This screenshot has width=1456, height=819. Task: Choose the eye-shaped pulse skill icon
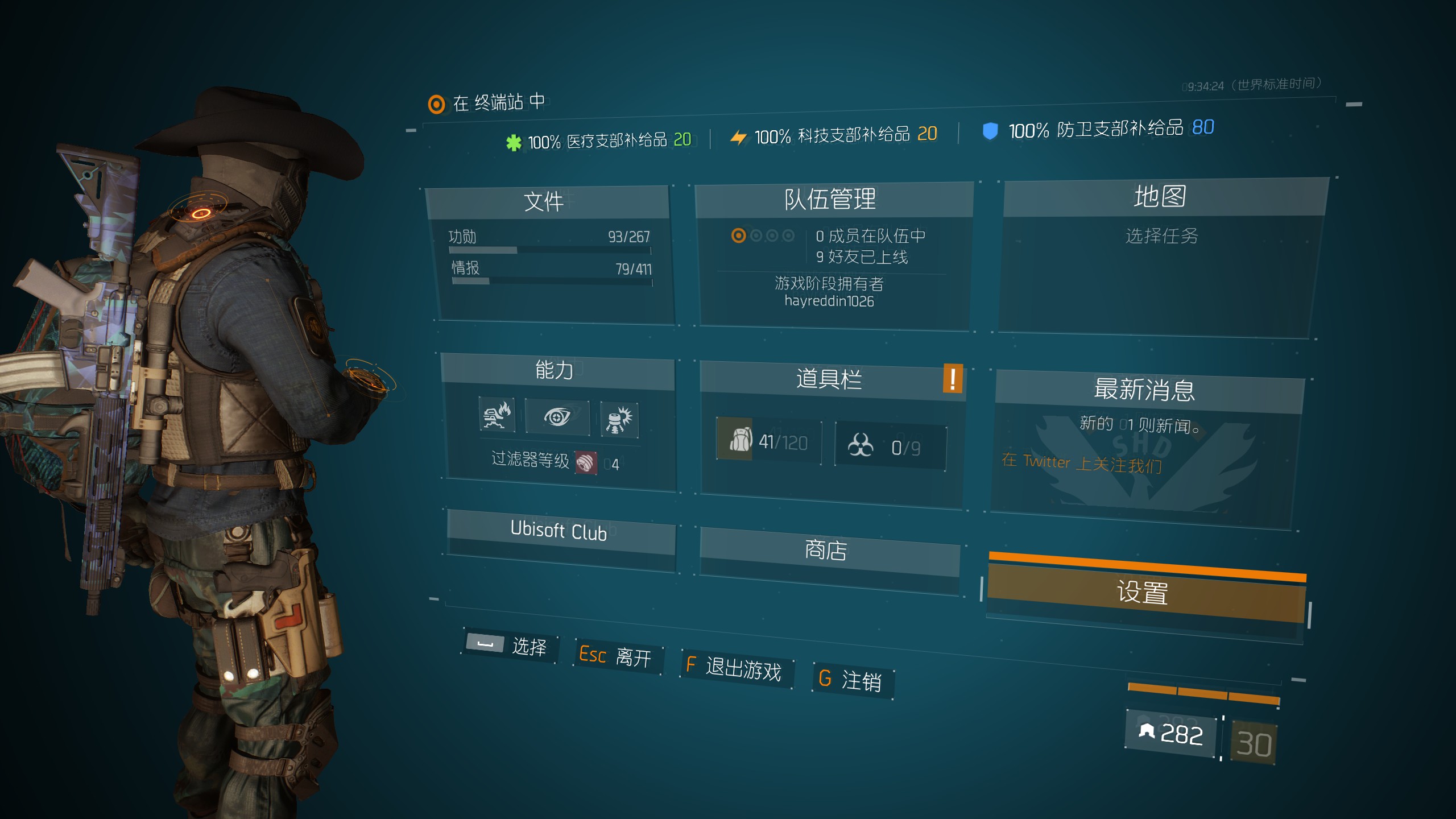[557, 417]
